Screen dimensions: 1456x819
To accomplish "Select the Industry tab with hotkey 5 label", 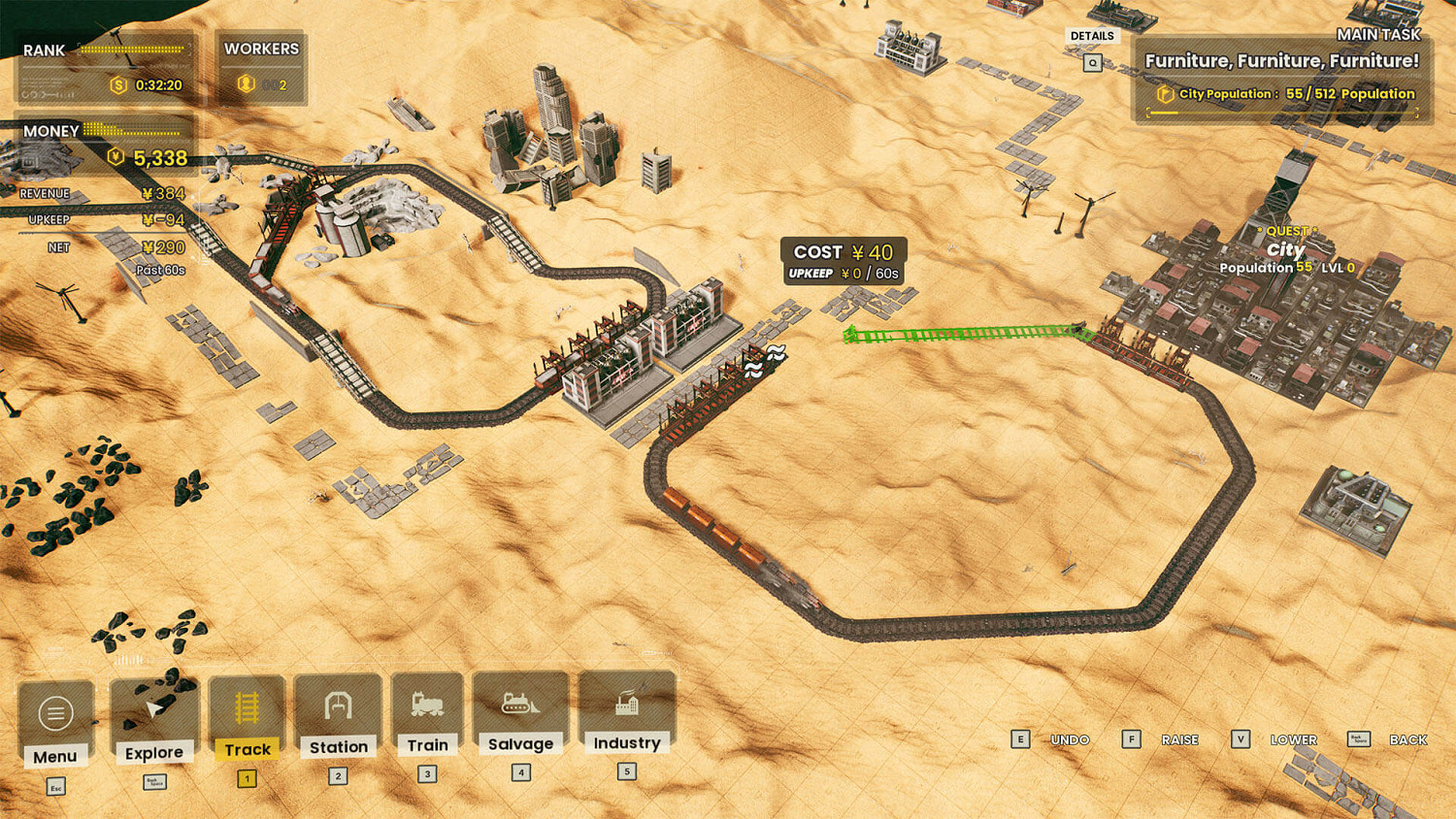I will click(x=626, y=771).
